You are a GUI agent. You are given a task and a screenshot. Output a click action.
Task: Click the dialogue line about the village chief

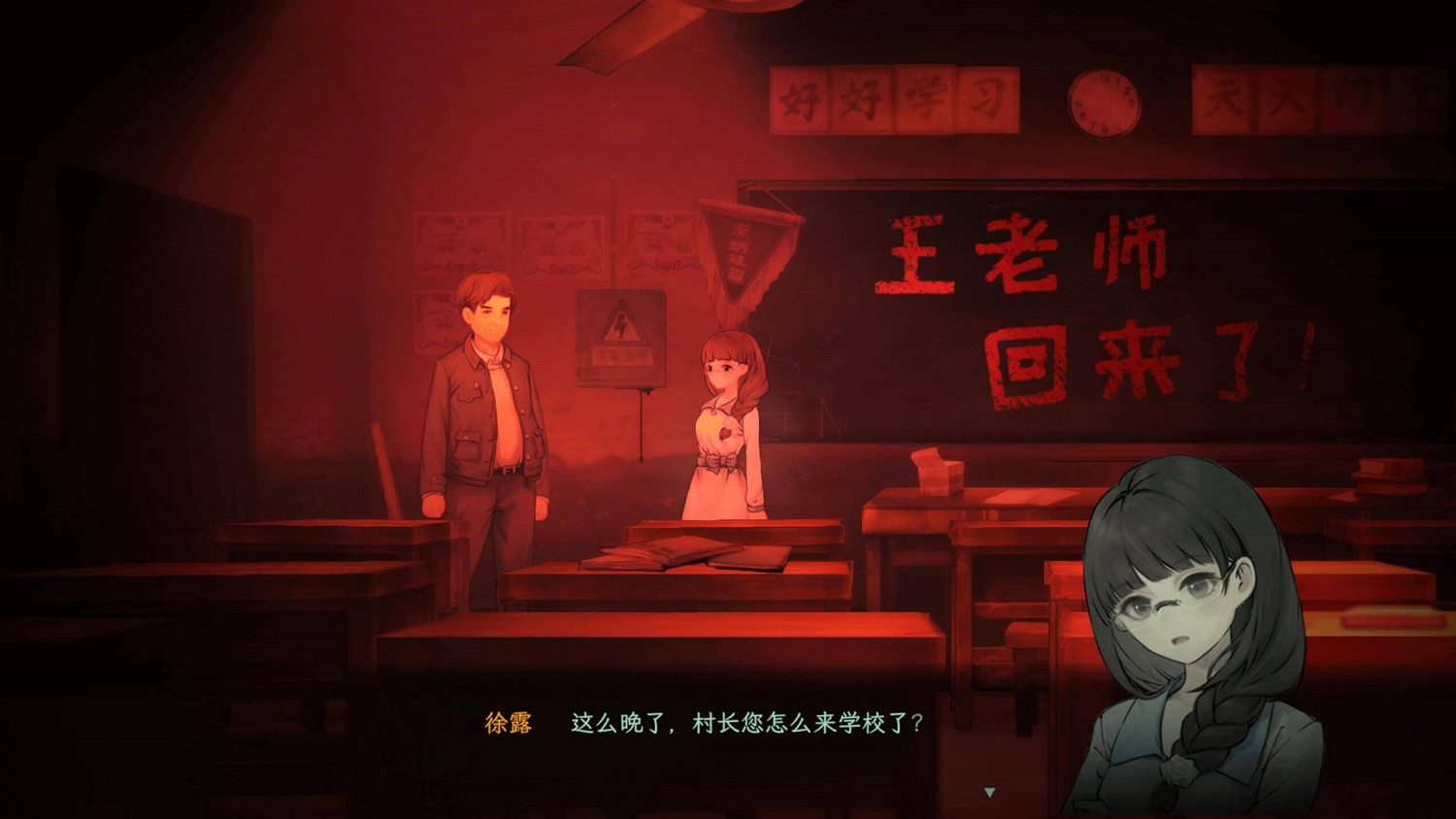click(743, 721)
